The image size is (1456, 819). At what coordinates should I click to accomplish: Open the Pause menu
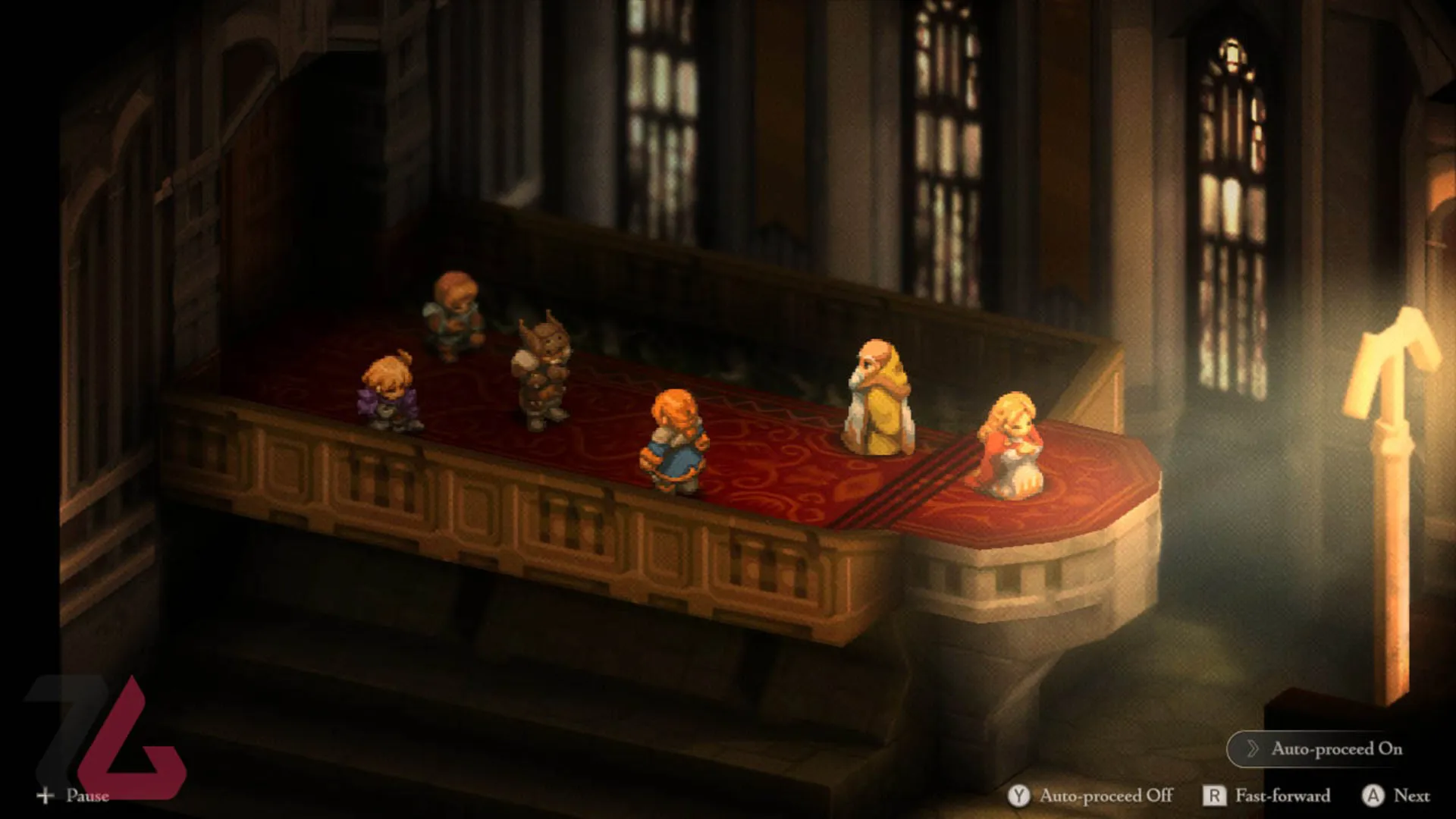[x=73, y=795]
